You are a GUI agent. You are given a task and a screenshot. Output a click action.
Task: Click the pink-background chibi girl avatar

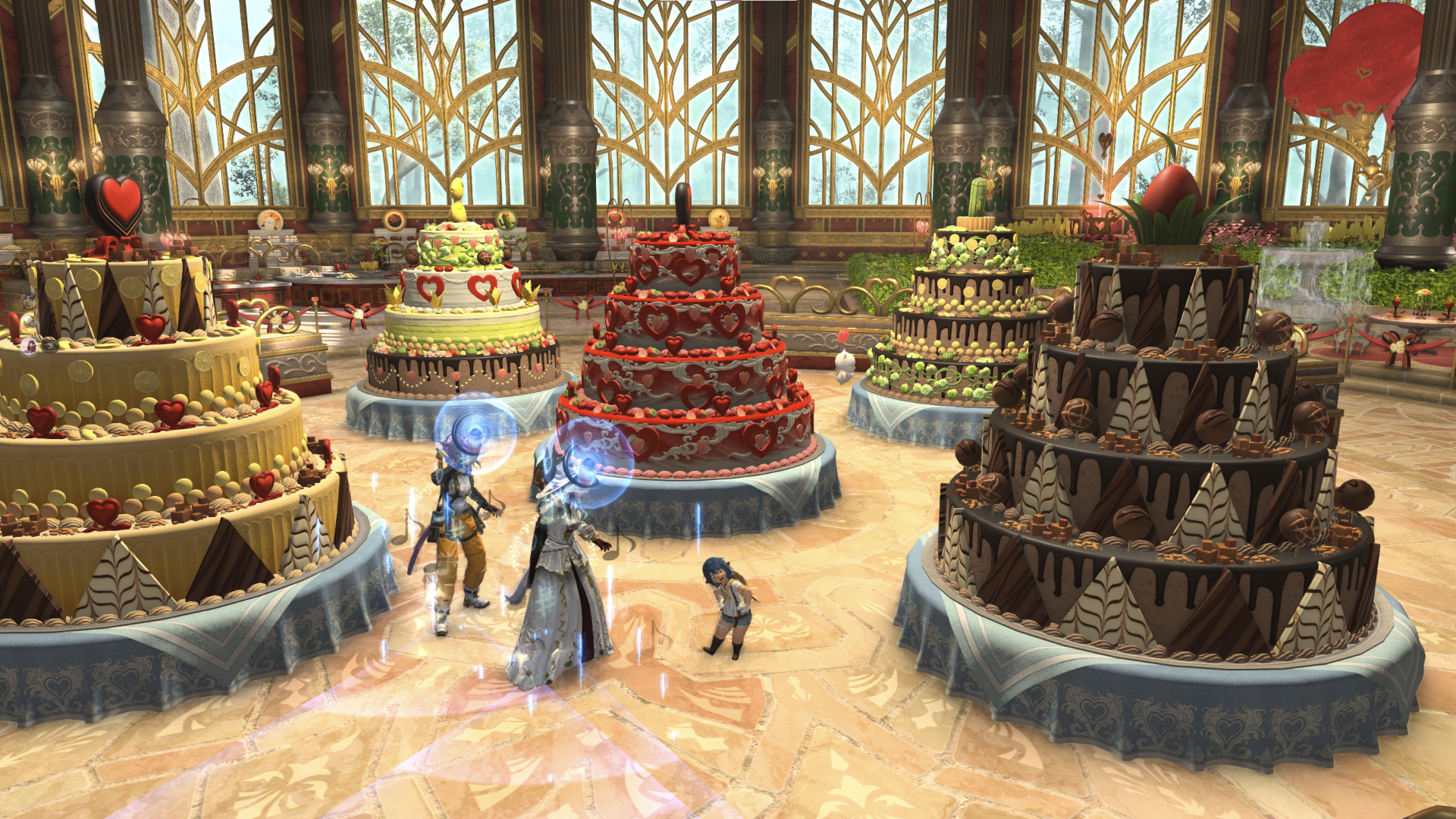point(29,347)
